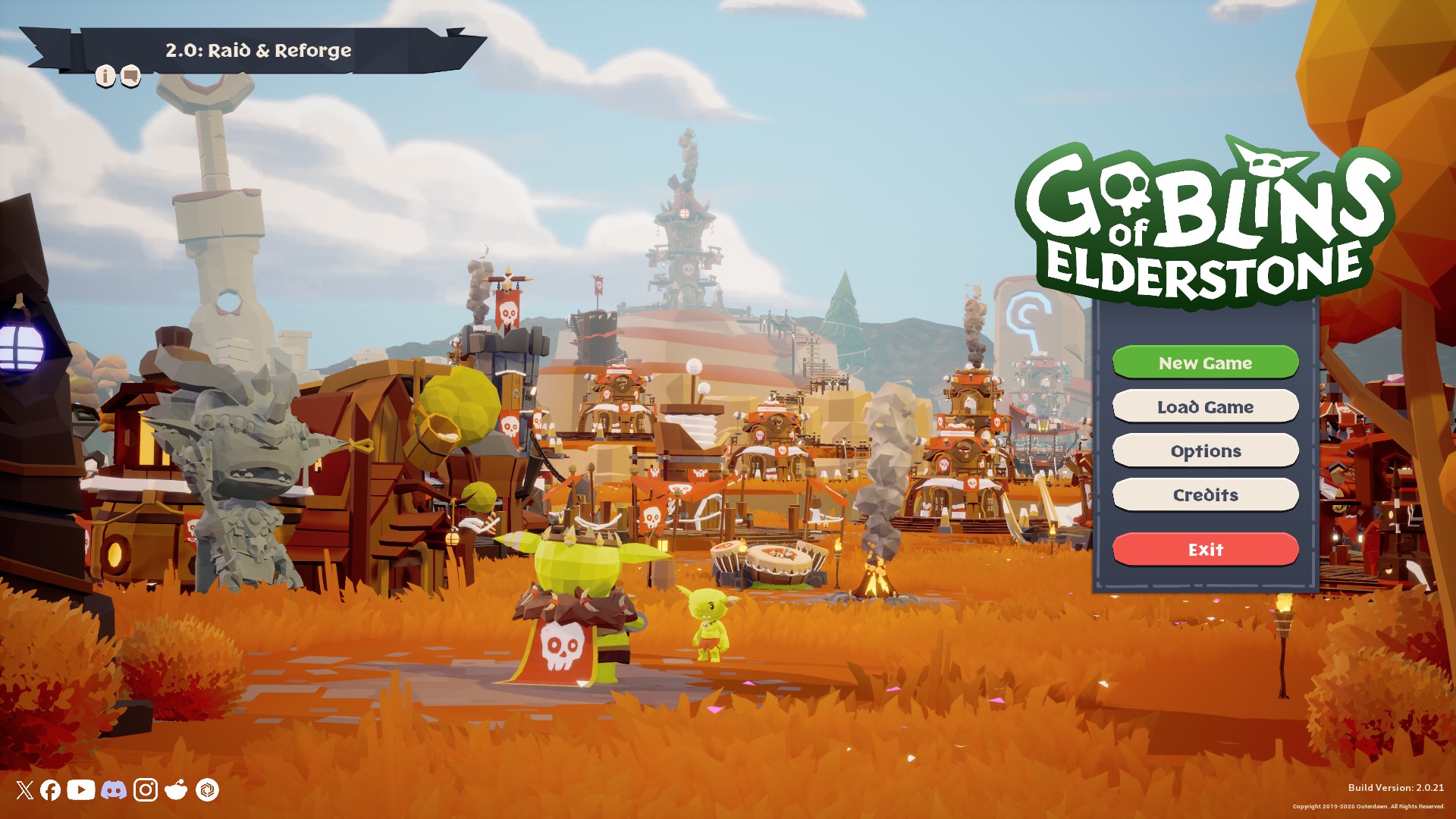Image resolution: width=1456 pixels, height=819 pixels.
Task: Select the 2.0: Raid & Reforge banner
Action: tap(258, 50)
